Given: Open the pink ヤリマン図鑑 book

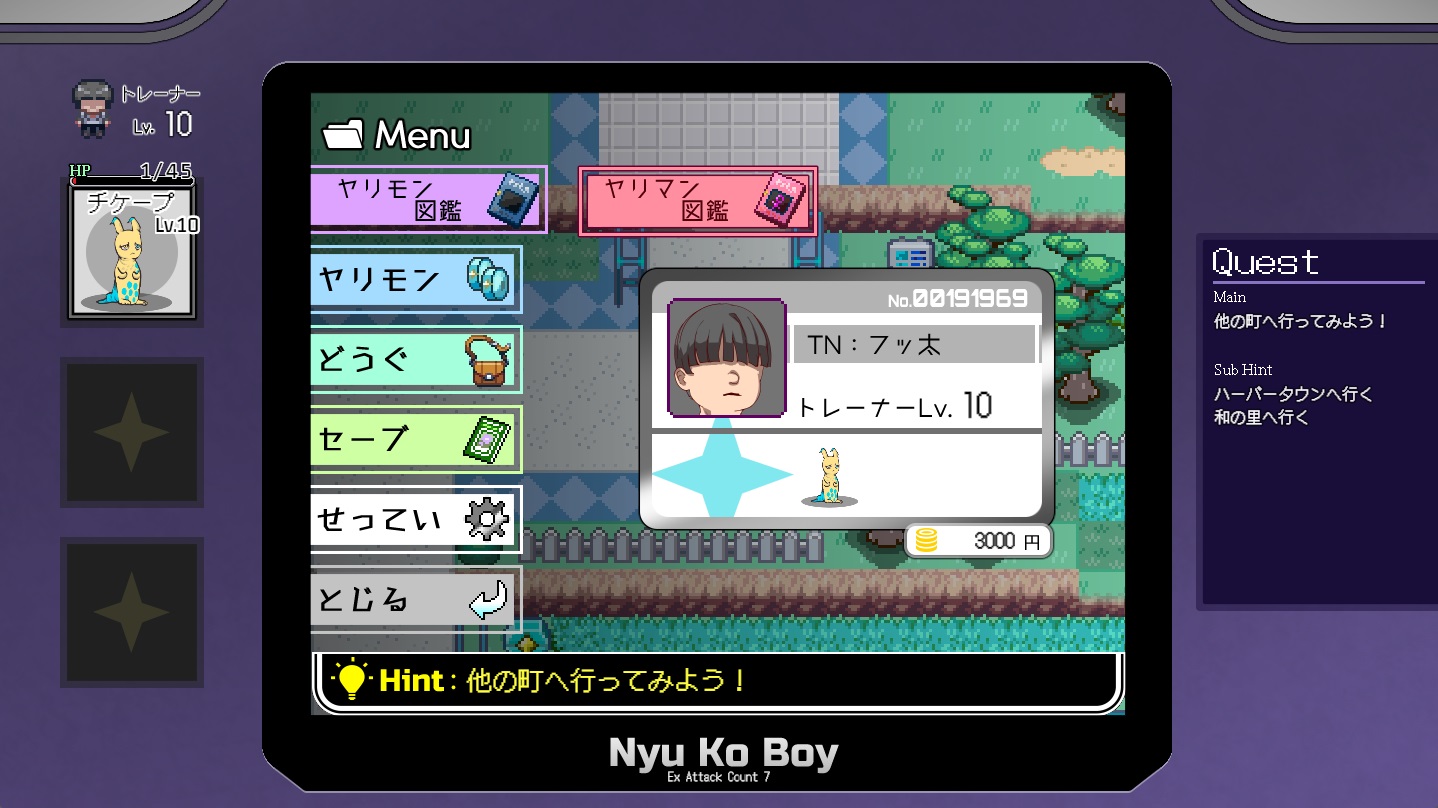Looking at the screenshot, I should (697, 200).
